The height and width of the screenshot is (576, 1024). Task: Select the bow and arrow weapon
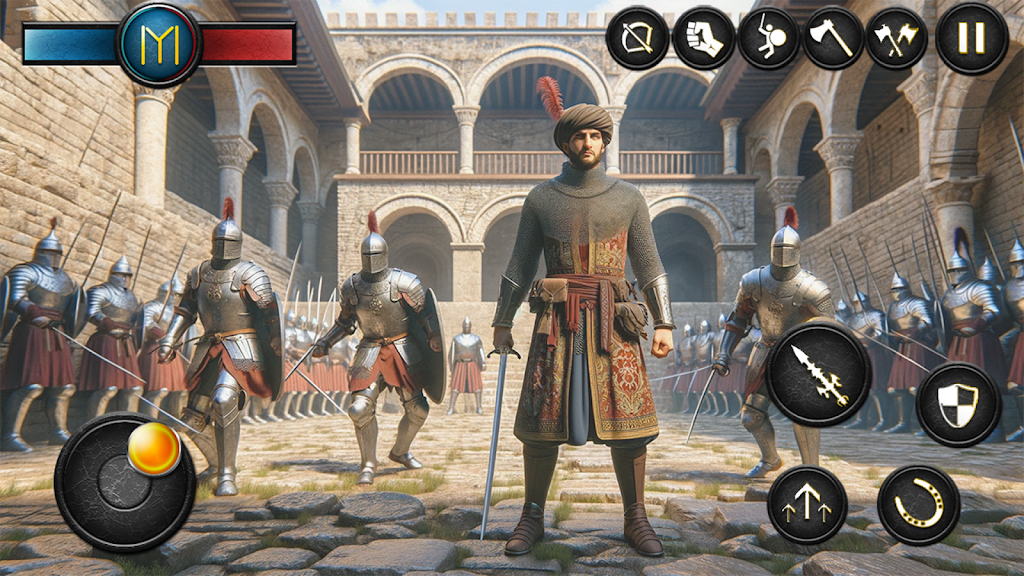(637, 39)
